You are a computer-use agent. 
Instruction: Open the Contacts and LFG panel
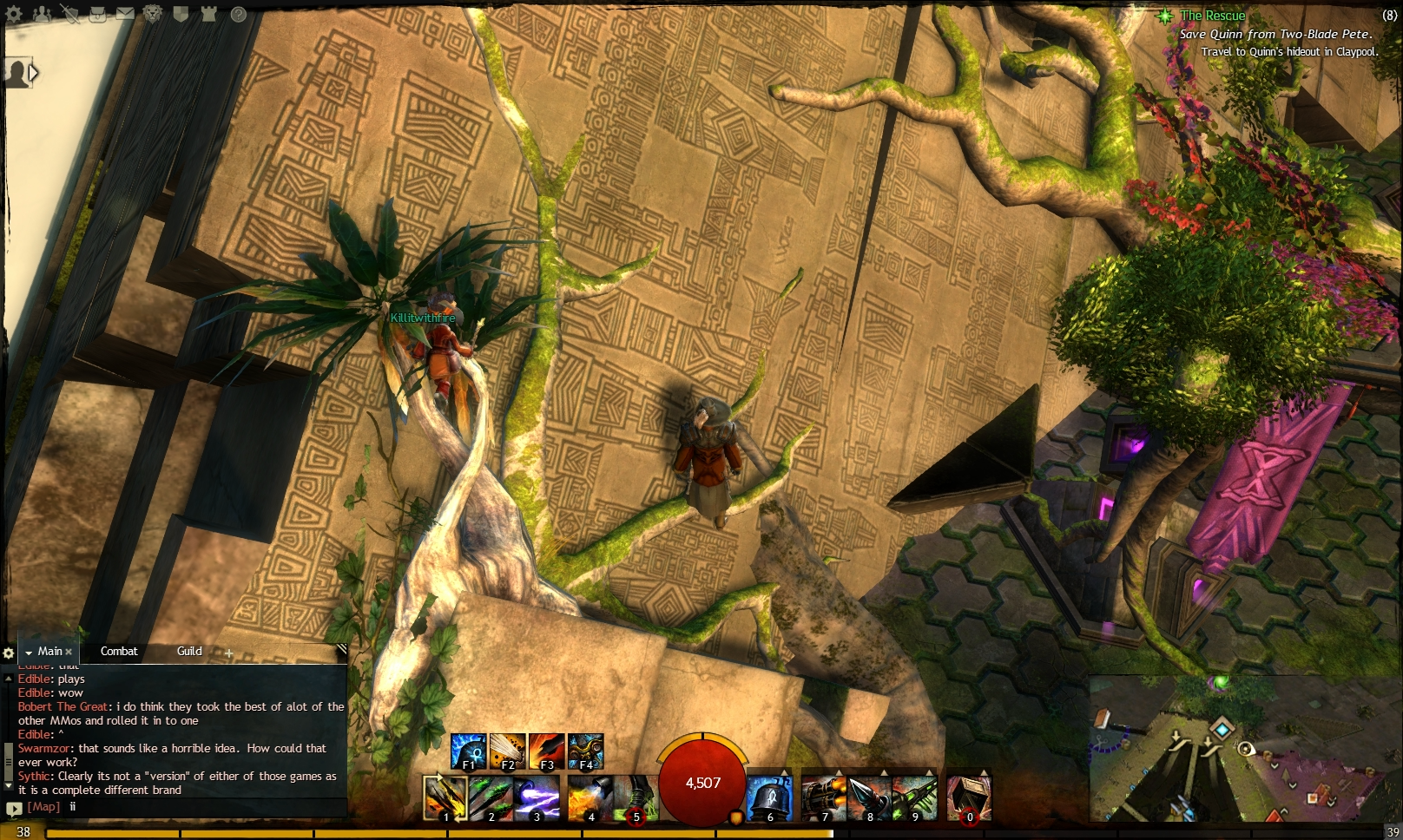(x=42, y=14)
